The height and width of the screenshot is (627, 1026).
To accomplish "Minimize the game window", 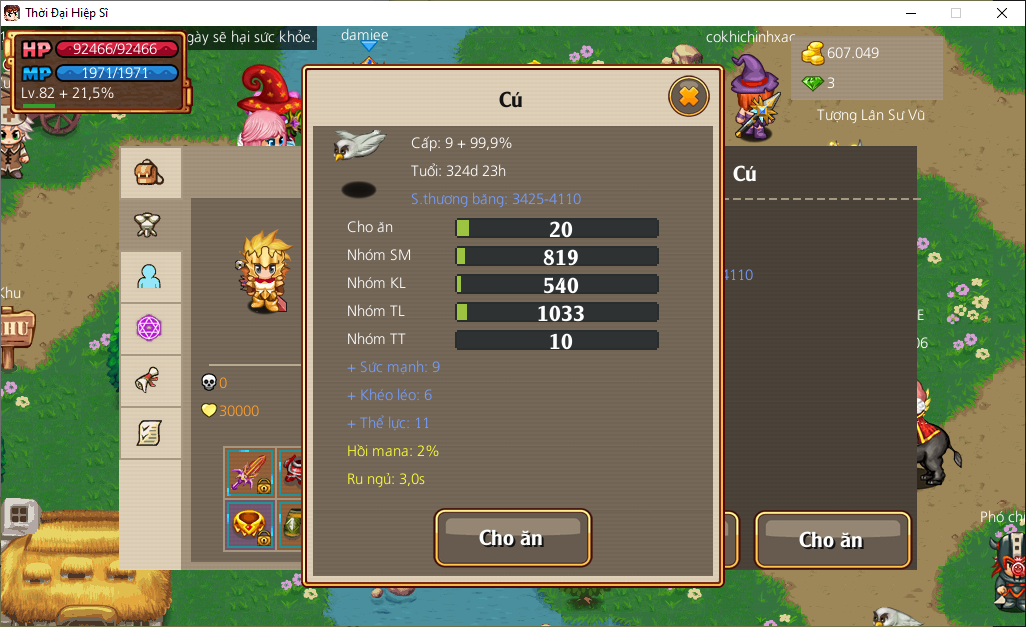I will [910, 13].
